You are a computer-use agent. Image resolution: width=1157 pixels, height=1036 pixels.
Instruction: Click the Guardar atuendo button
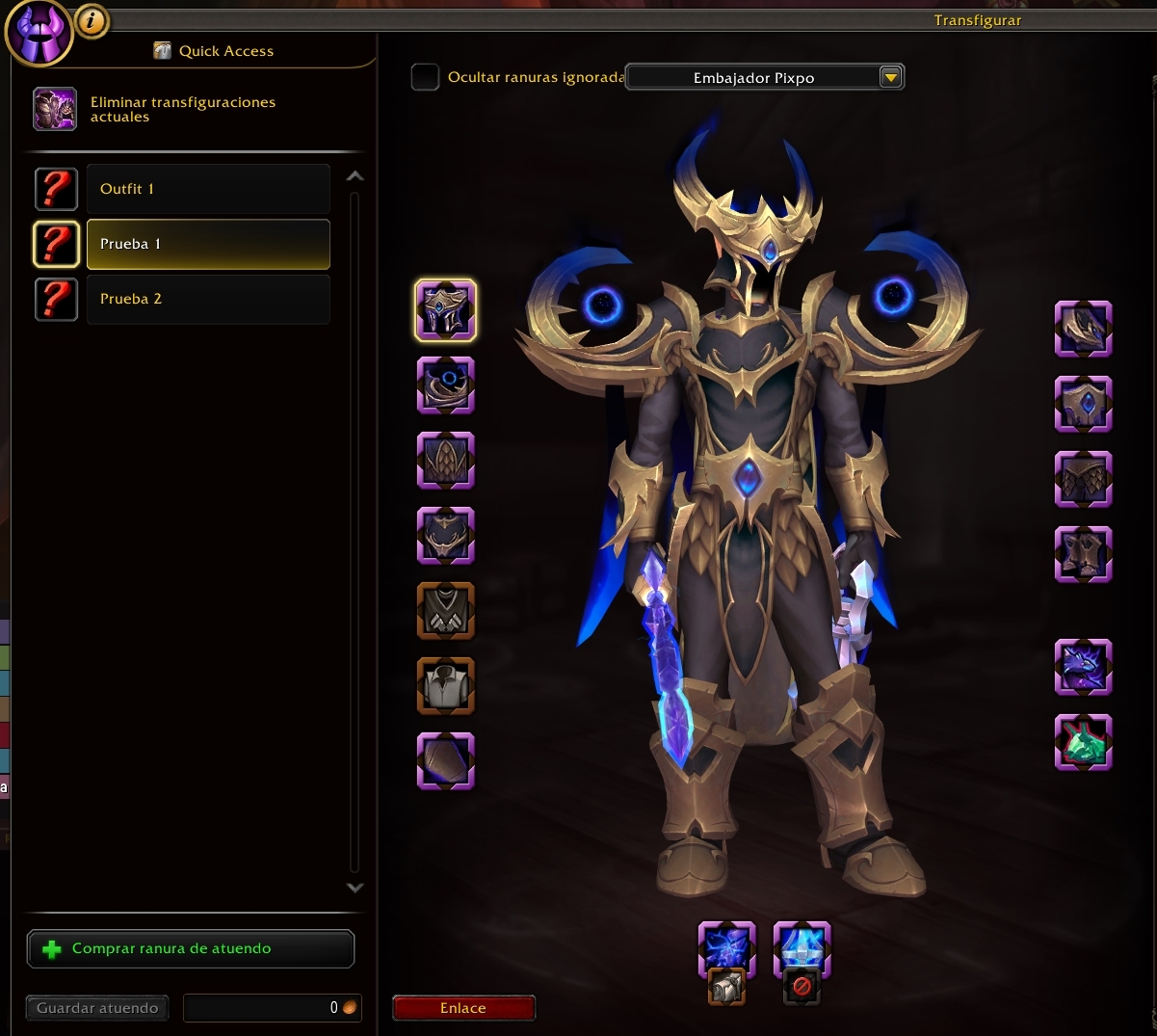97,1008
